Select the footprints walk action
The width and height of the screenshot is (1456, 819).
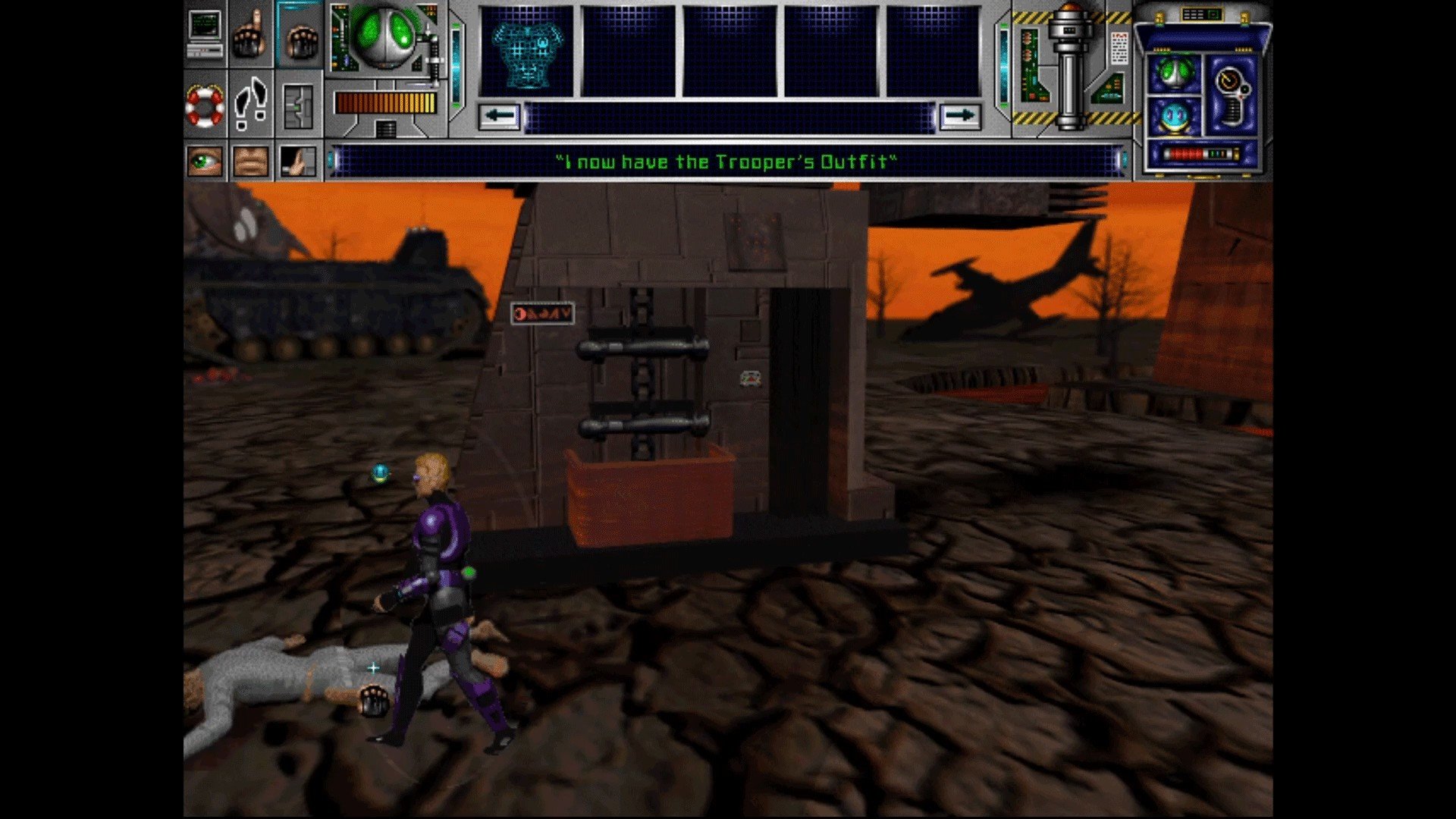251,105
